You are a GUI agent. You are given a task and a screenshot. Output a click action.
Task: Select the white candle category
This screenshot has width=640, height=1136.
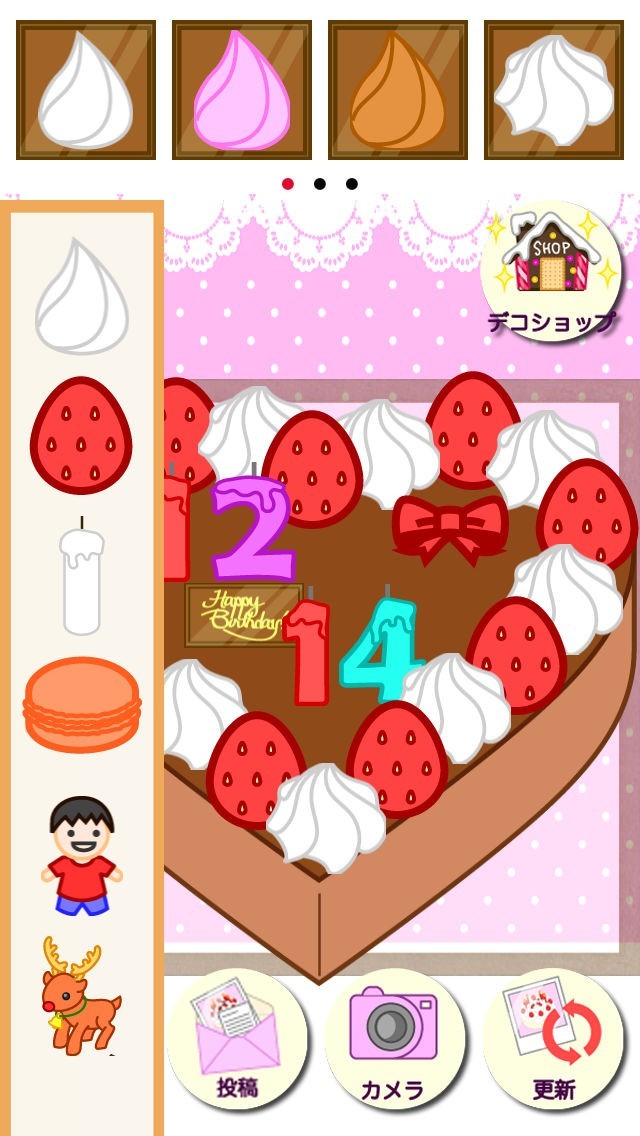82,578
